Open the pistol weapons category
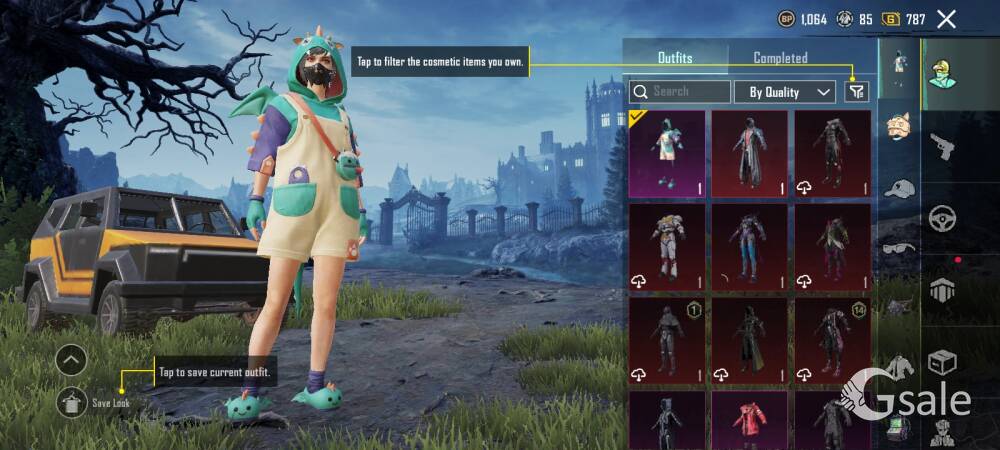This screenshot has height=450, width=1000. 943,148
